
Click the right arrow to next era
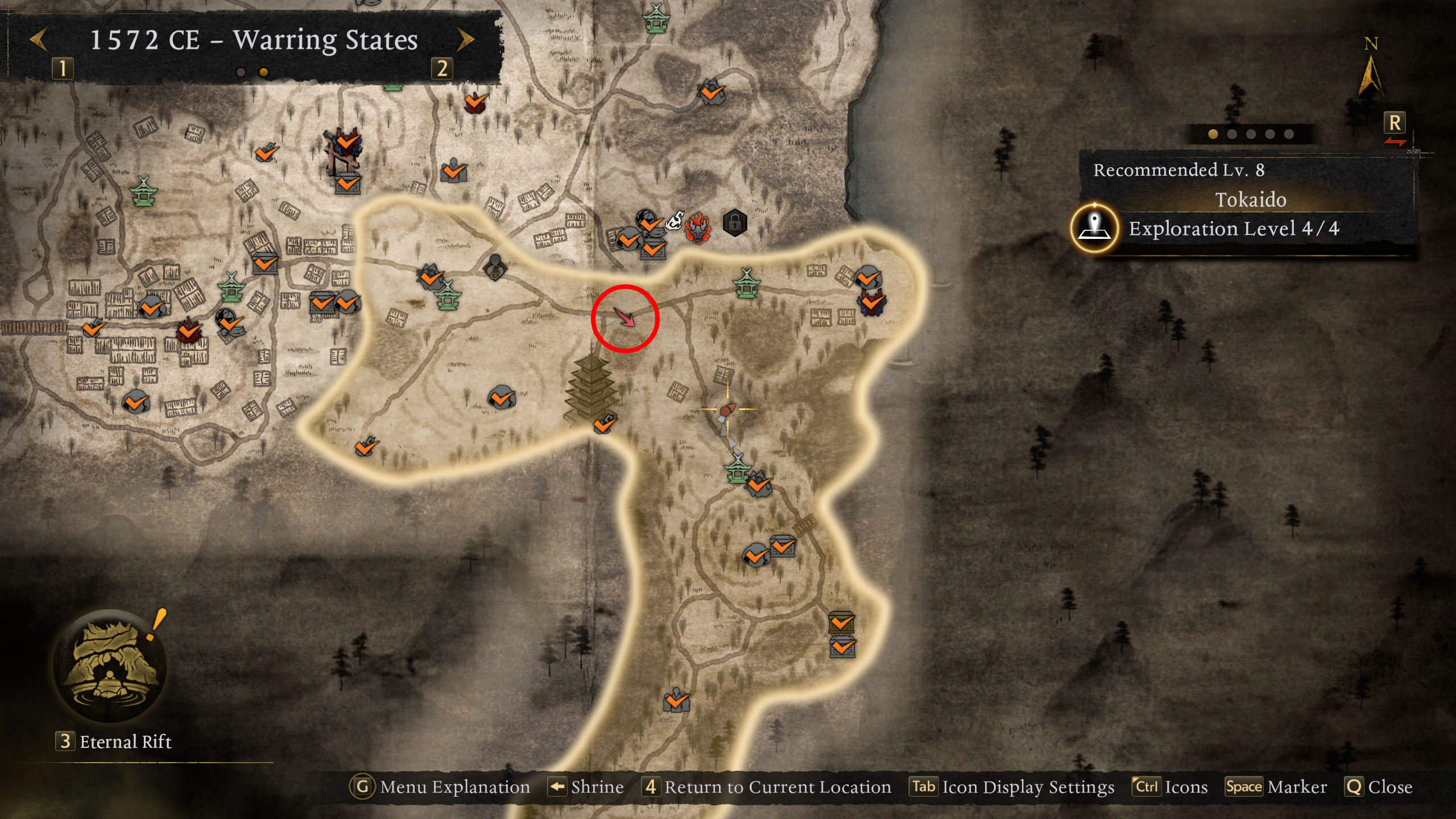pos(466,38)
